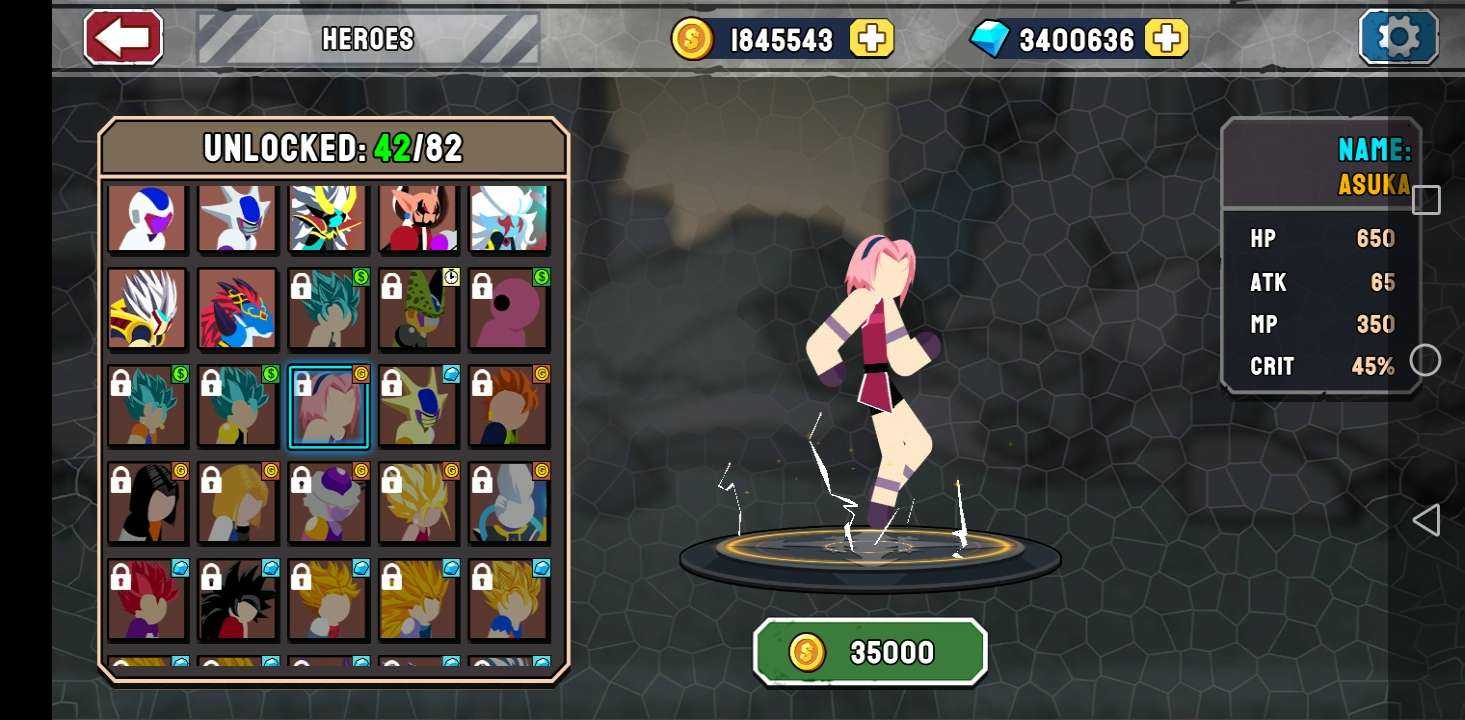1465x720 pixels.
Task: Select the white spiky-haired hero with gold armor
Action: tap(147, 310)
